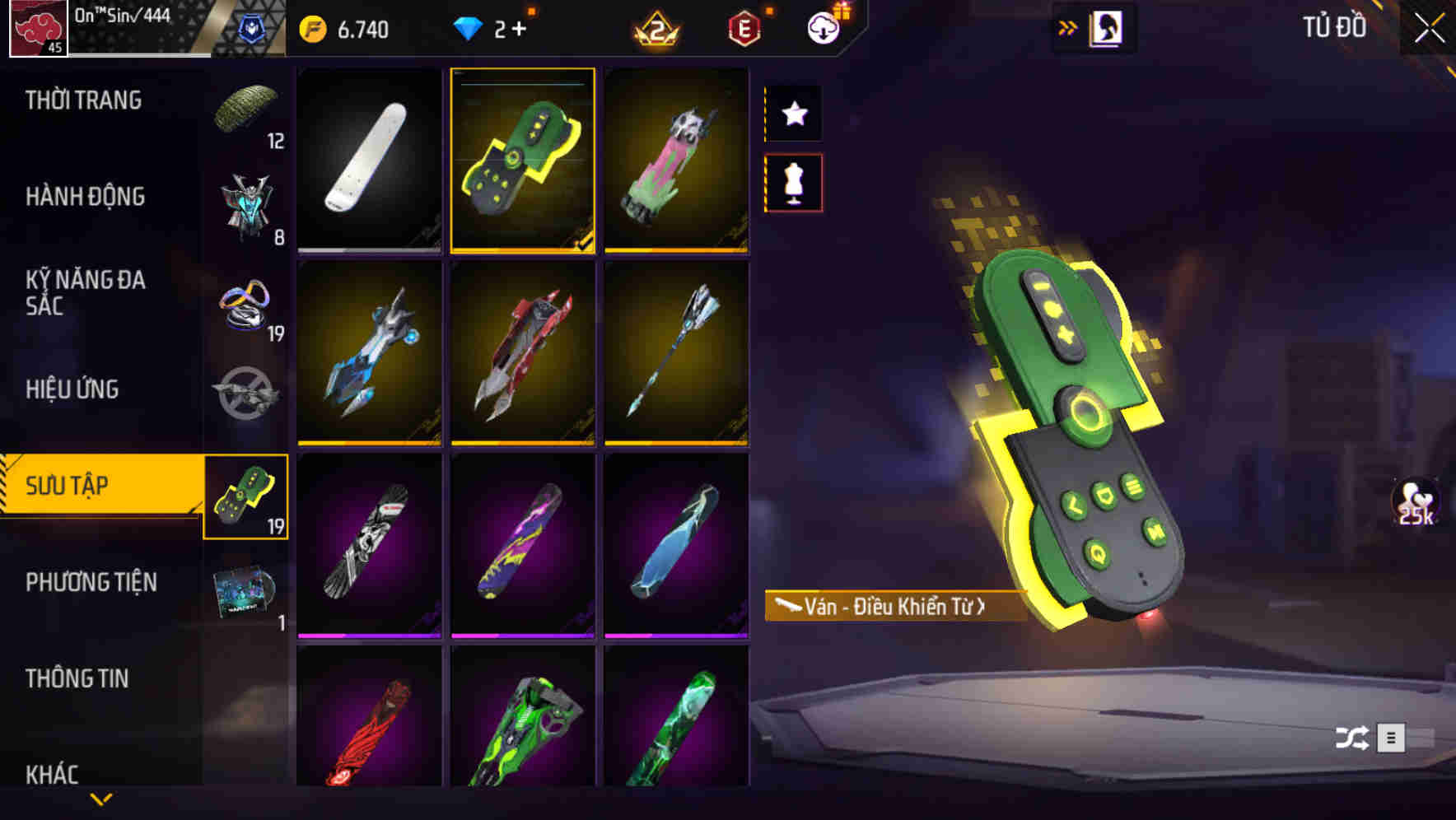Select the white skateboard thumbnail
Viewport: 1456px width, 820px height.
[x=369, y=161]
